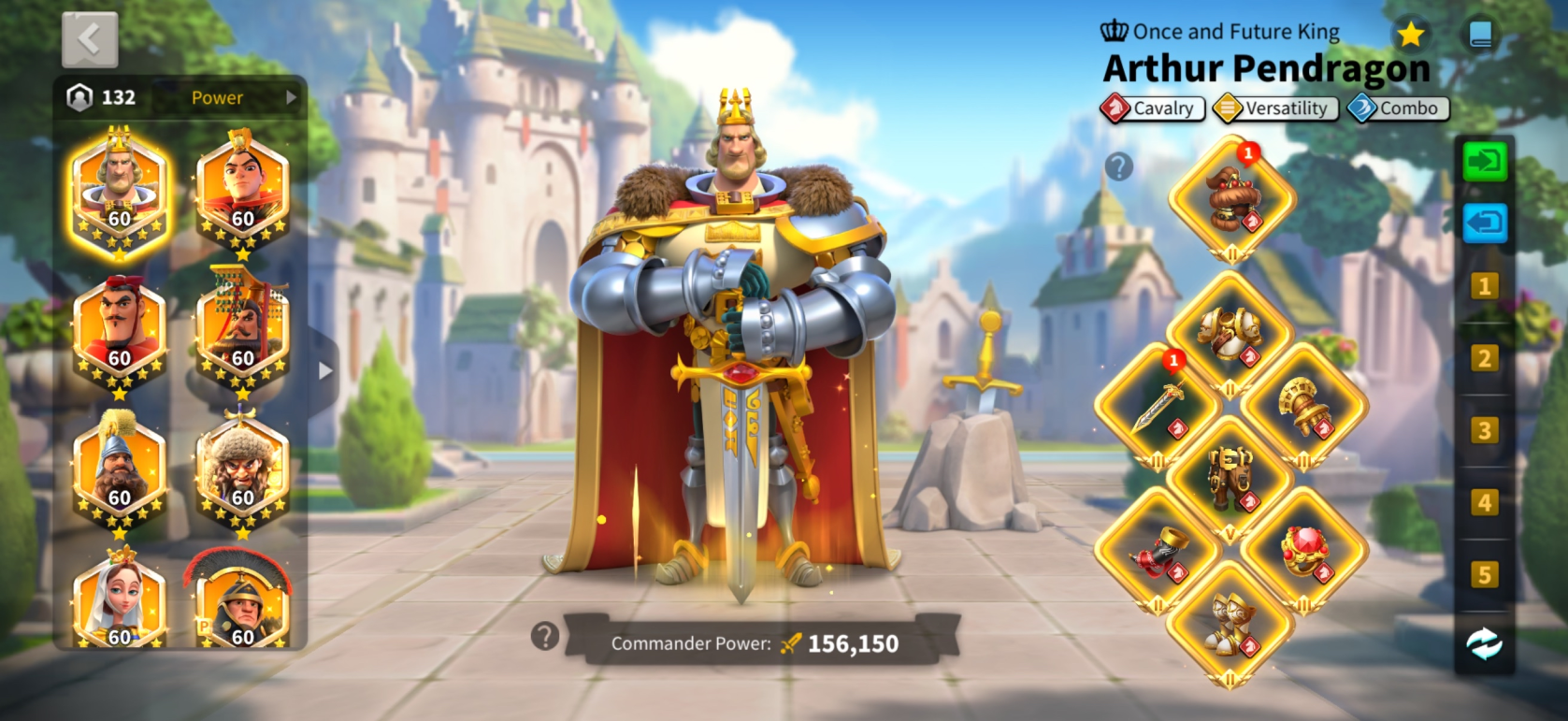Image resolution: width=1568 pixels, height=721 pixels.
Task: Click the green equipment import button
Action: point(1485,163)
